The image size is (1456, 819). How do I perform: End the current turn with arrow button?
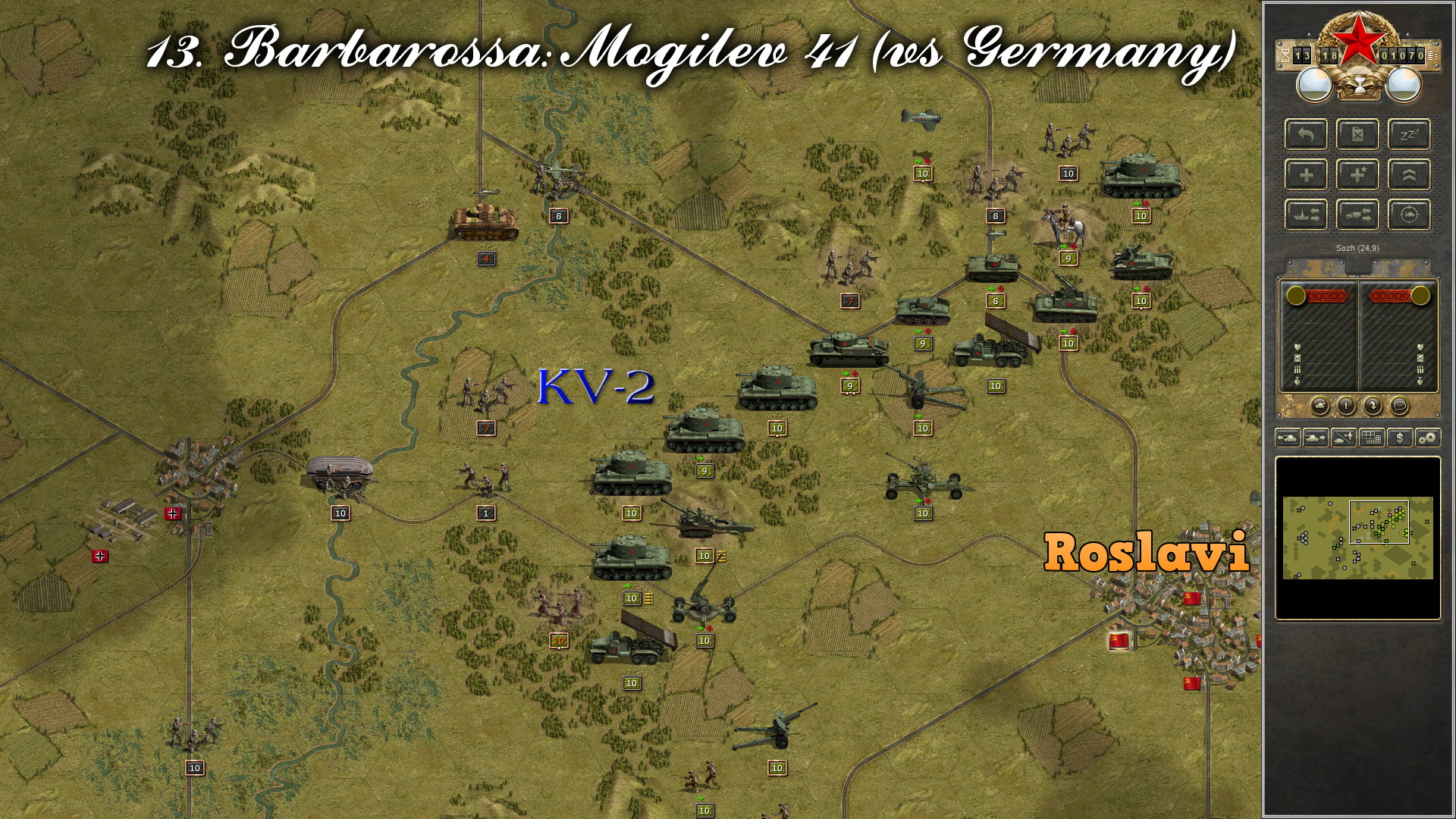point(1373,406)
